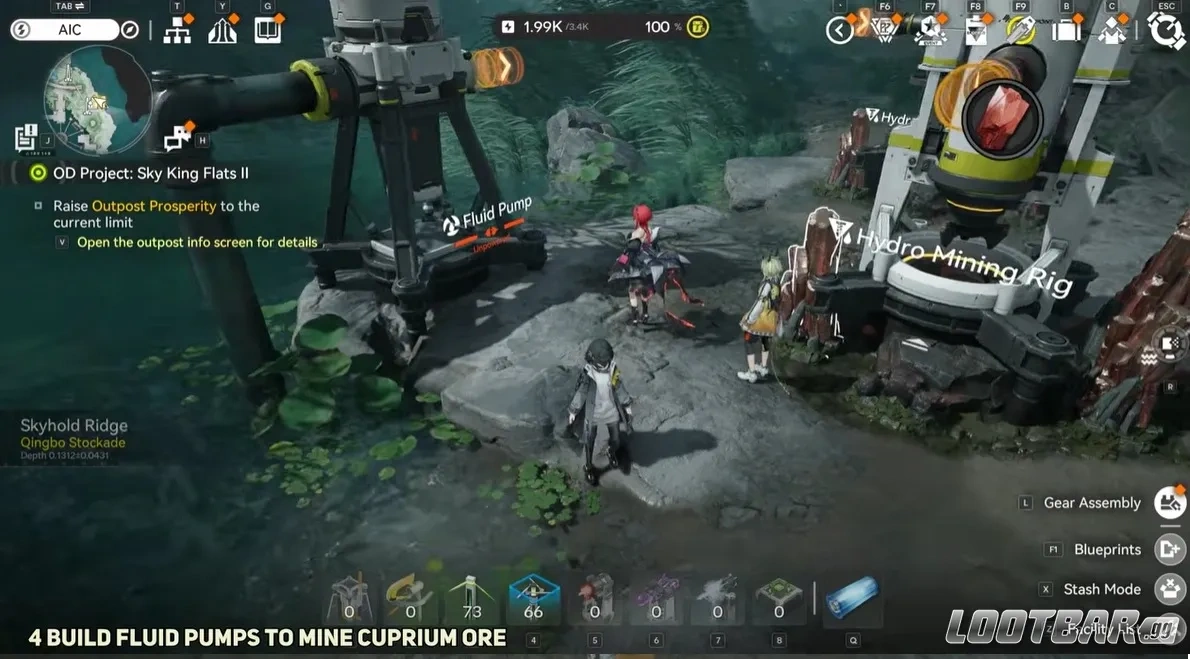Viewport: 1190px width, 659px height.
Task: Open the road lanes icon in top bar
Action: [x=223, y=31]
